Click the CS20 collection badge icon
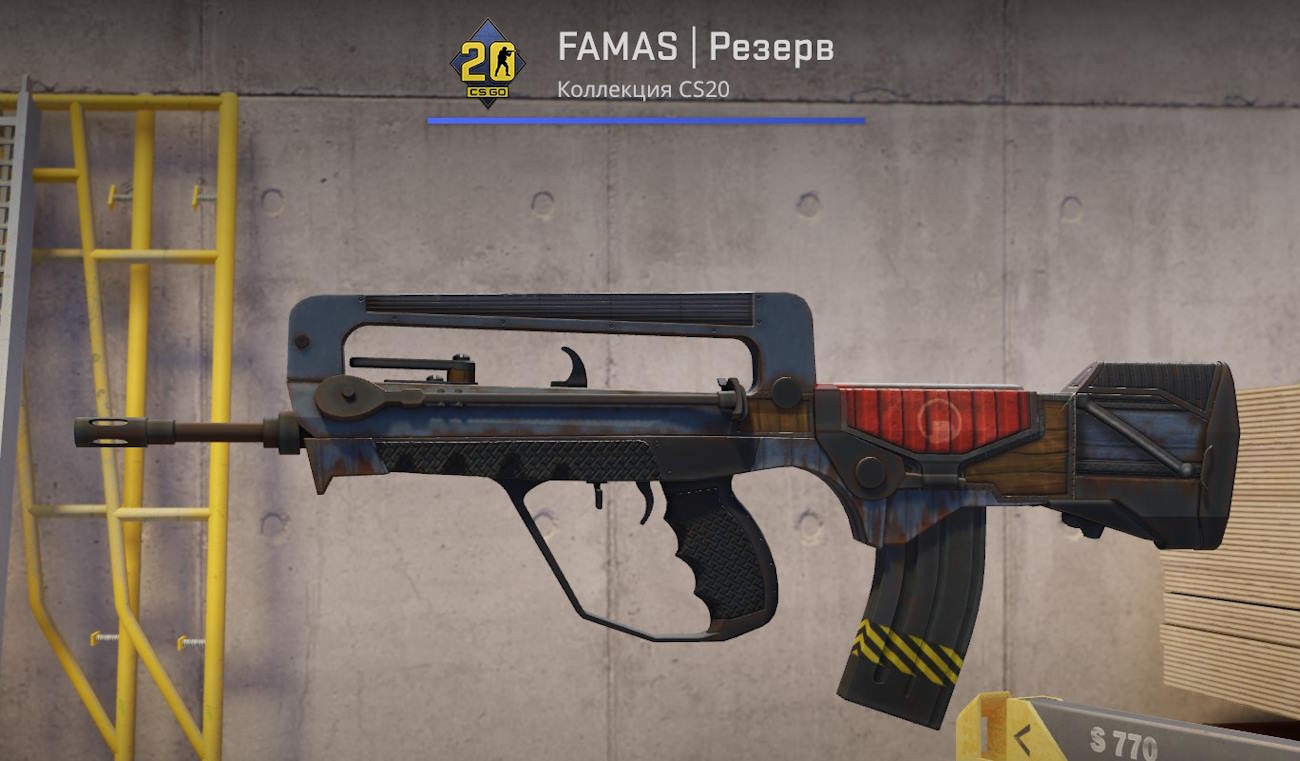 point(487,62)
